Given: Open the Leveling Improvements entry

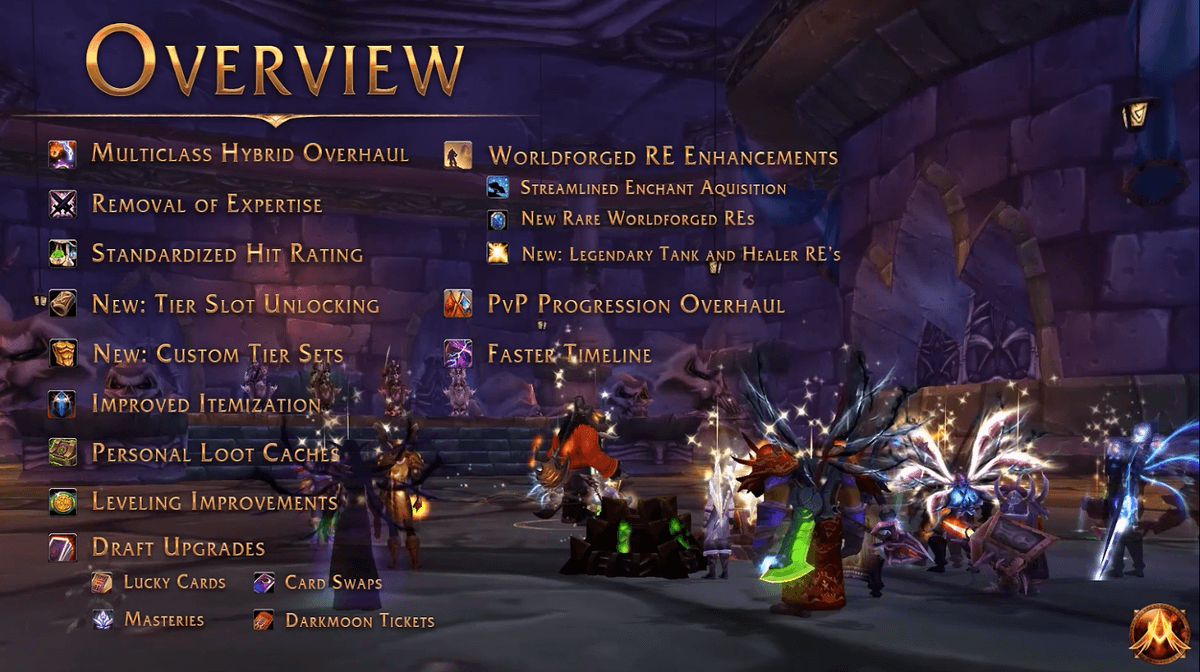Looking at the screenshot, I should (214, 502).
